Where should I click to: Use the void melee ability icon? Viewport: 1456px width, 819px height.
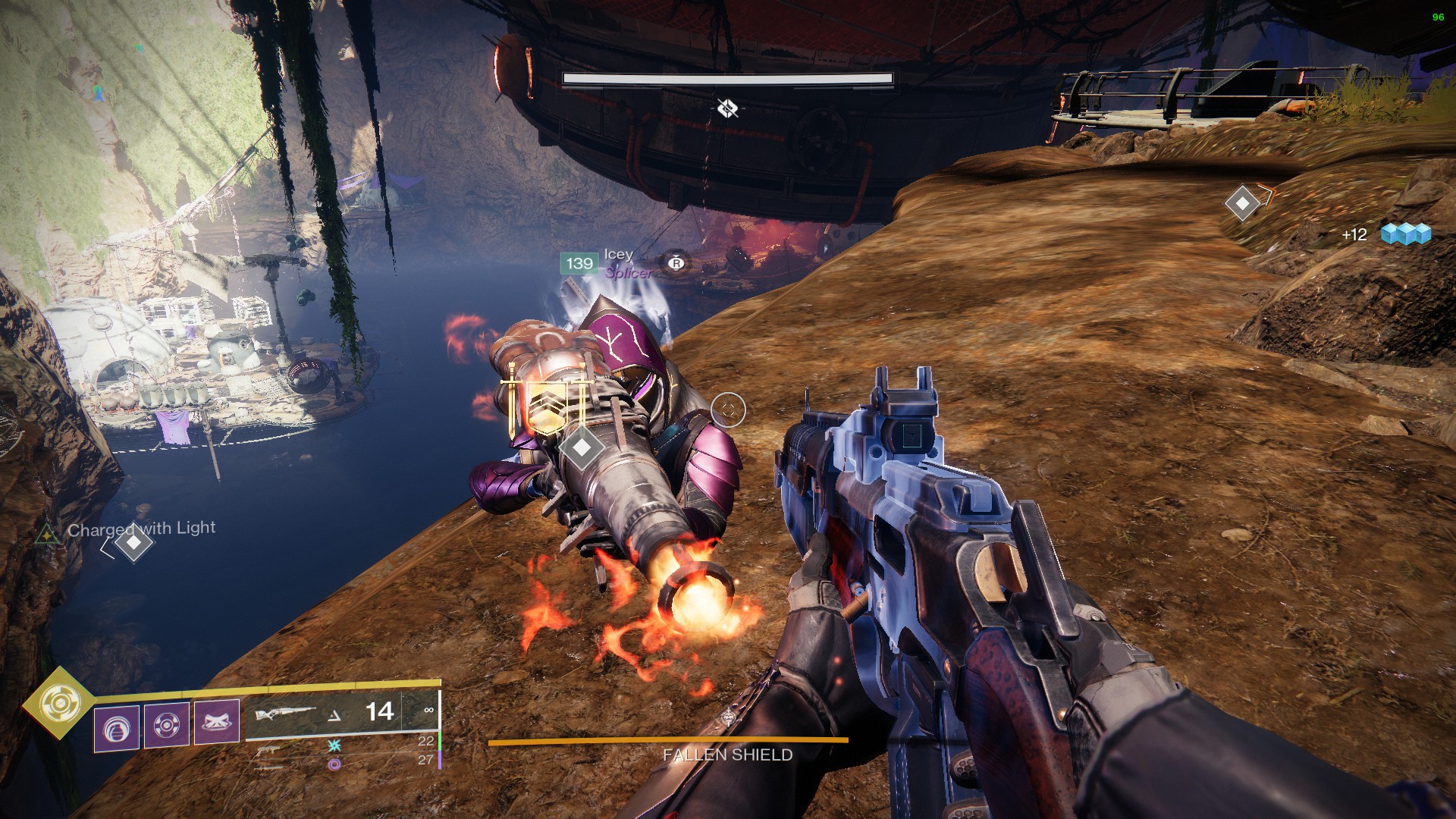tap(166, 725)
